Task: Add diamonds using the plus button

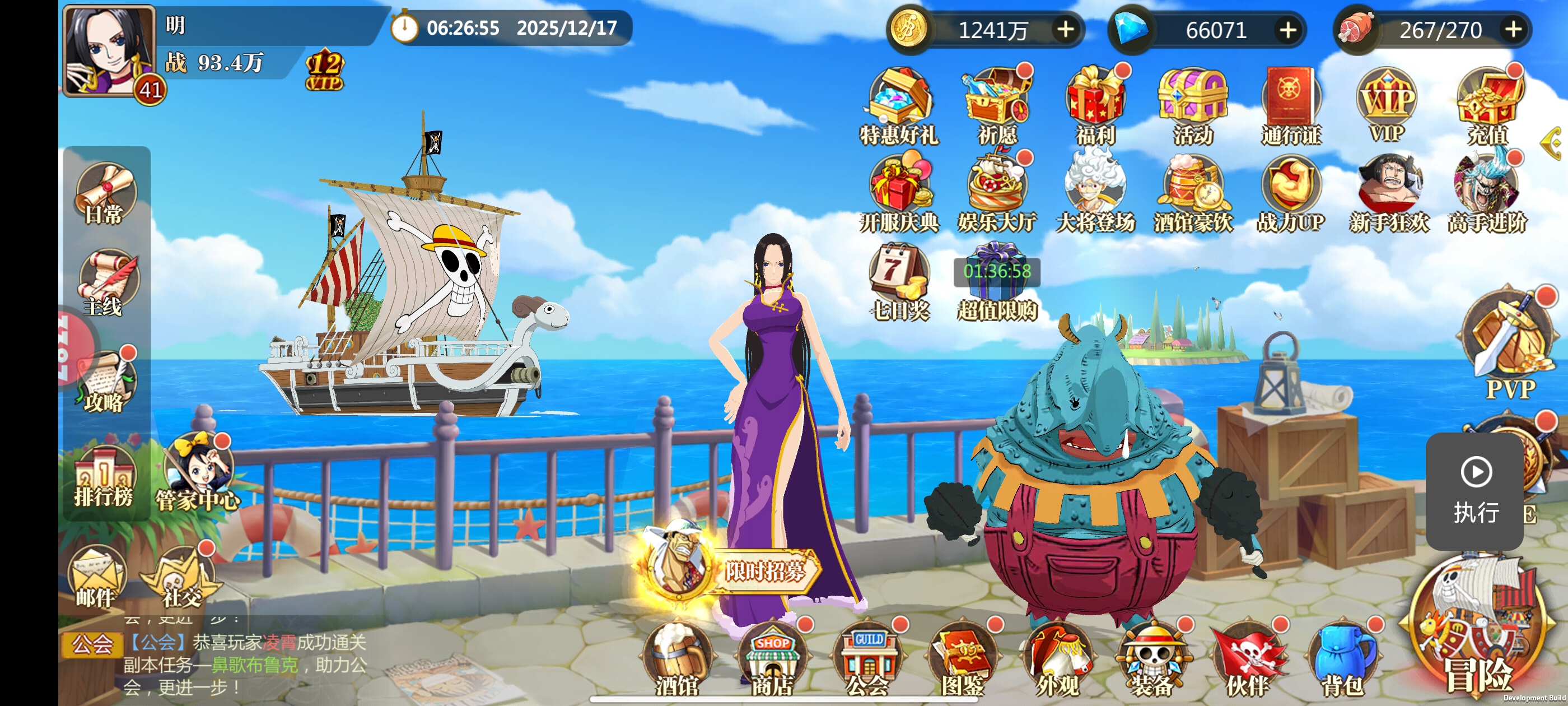Action: pos(1287,29)
